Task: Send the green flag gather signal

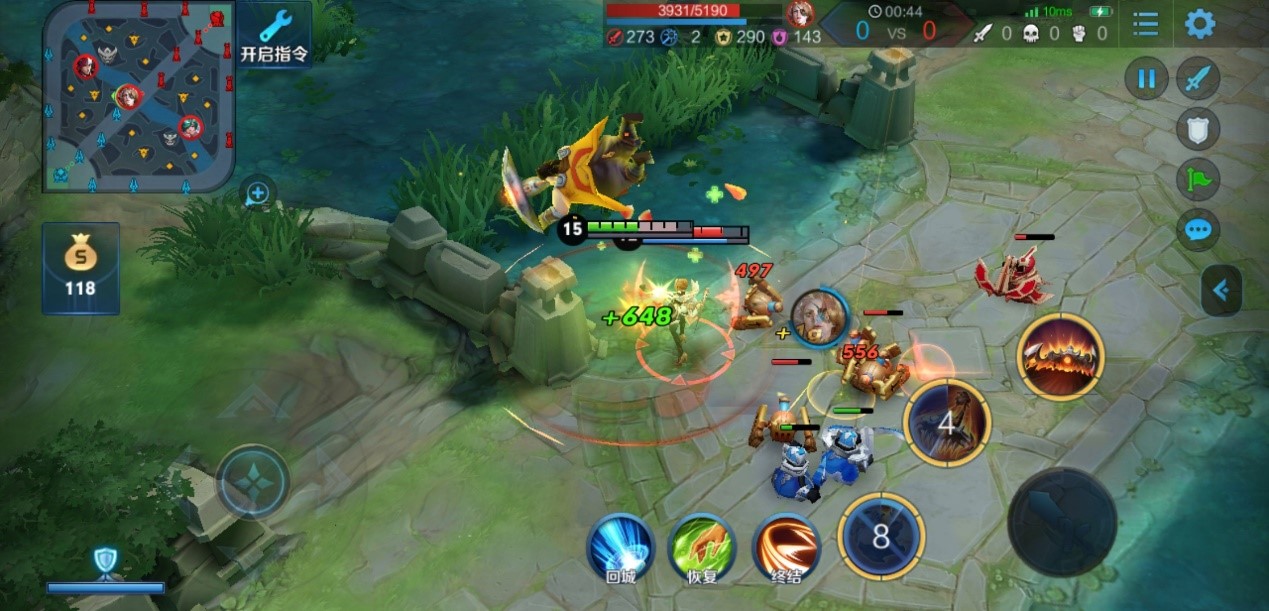Action: click(x=1197, y=180)
